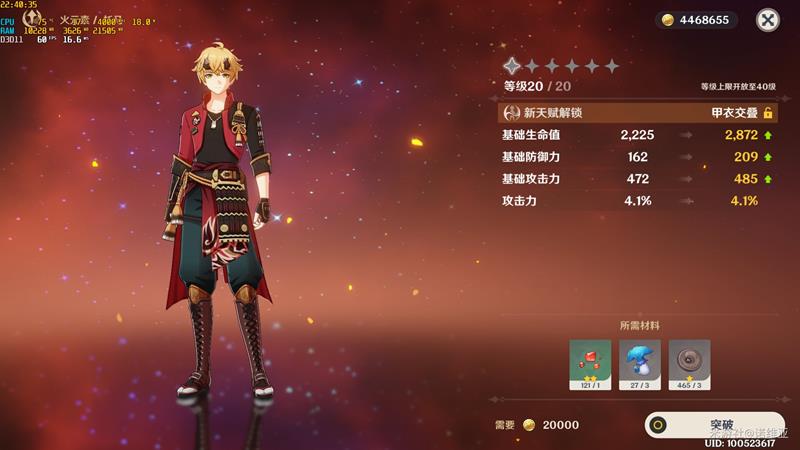
Task: Select the red agate gem material
Action: (590, 364)
